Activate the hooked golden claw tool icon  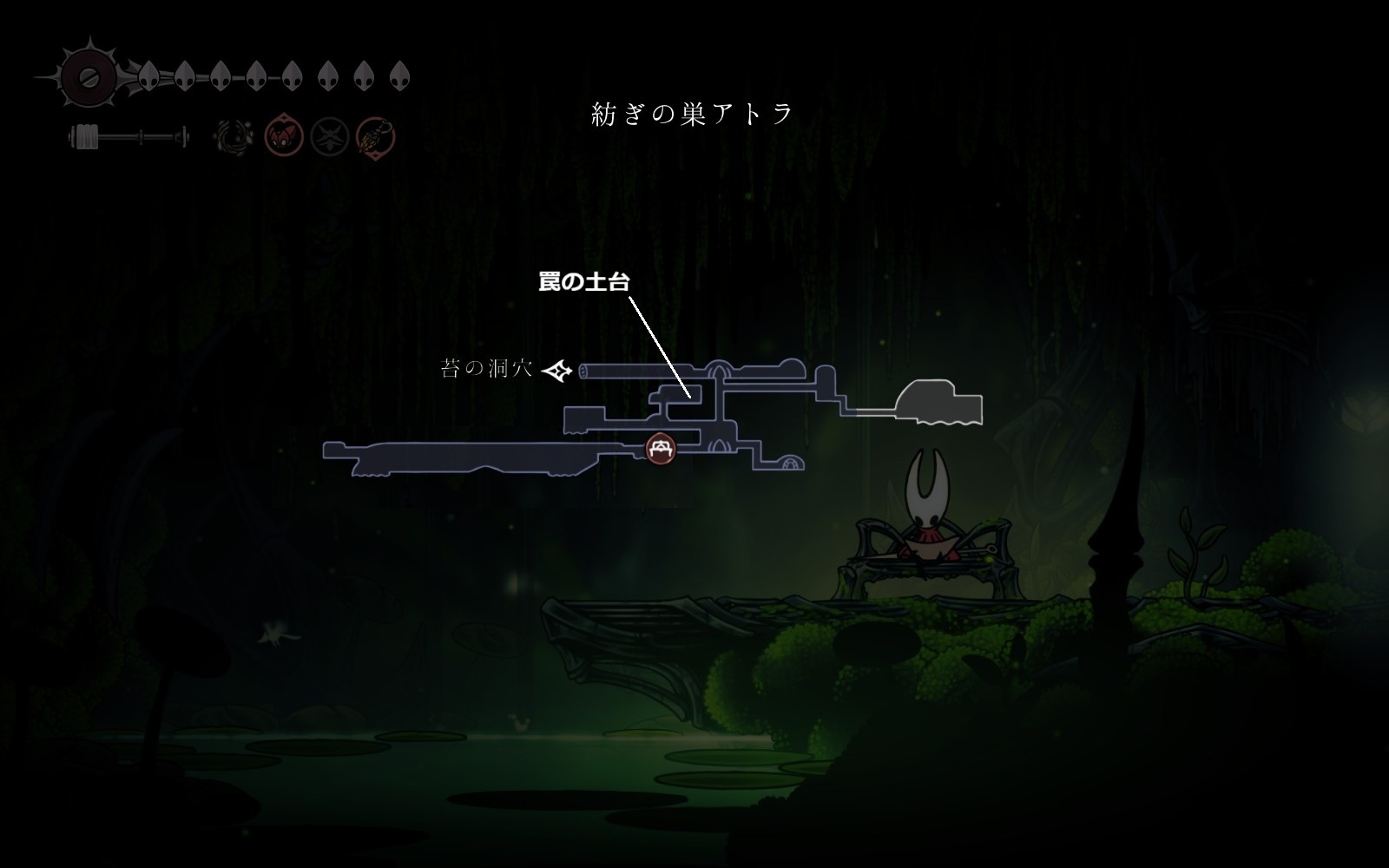376,136
